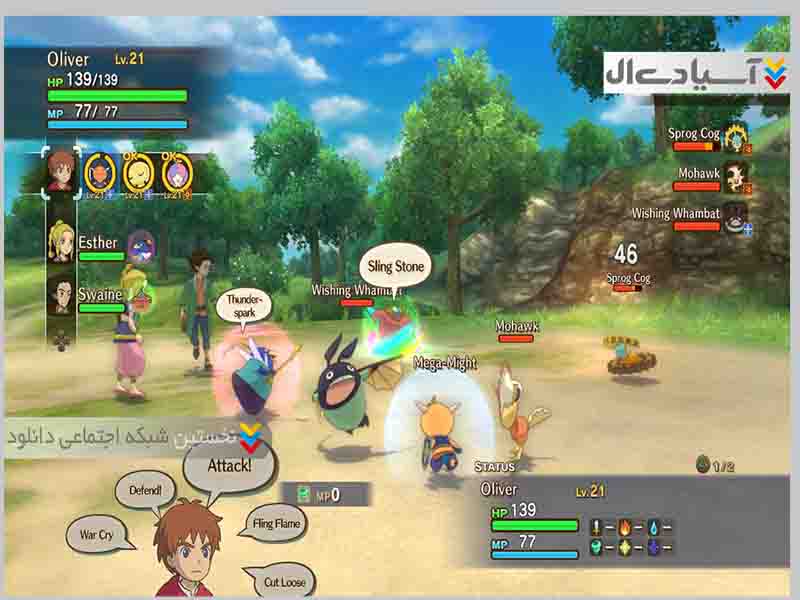Click the Persian watermark logo banner
This screenshot has width=800, height=600.
(695, 72)
